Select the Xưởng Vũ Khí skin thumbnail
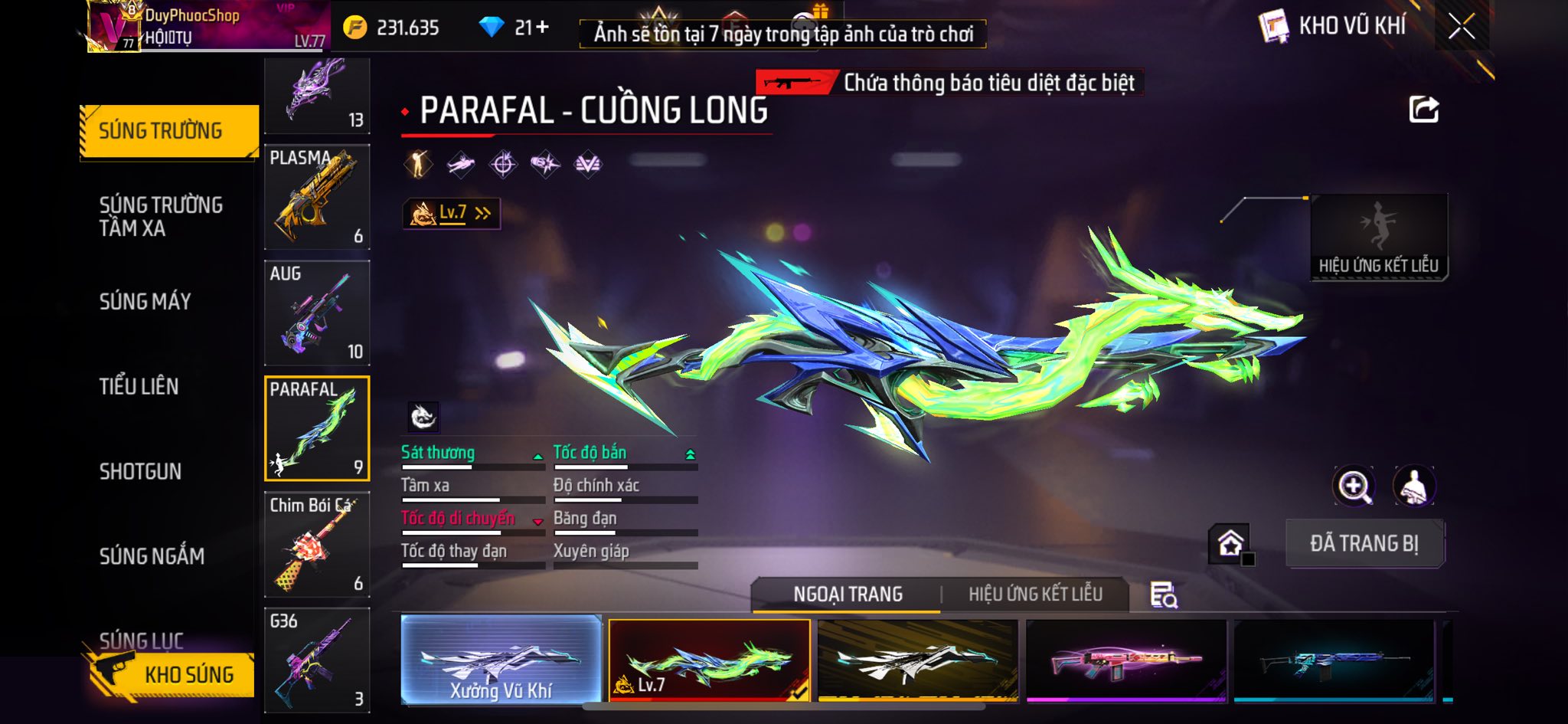This screenshot has width=1568, height=724. (501, 660)
